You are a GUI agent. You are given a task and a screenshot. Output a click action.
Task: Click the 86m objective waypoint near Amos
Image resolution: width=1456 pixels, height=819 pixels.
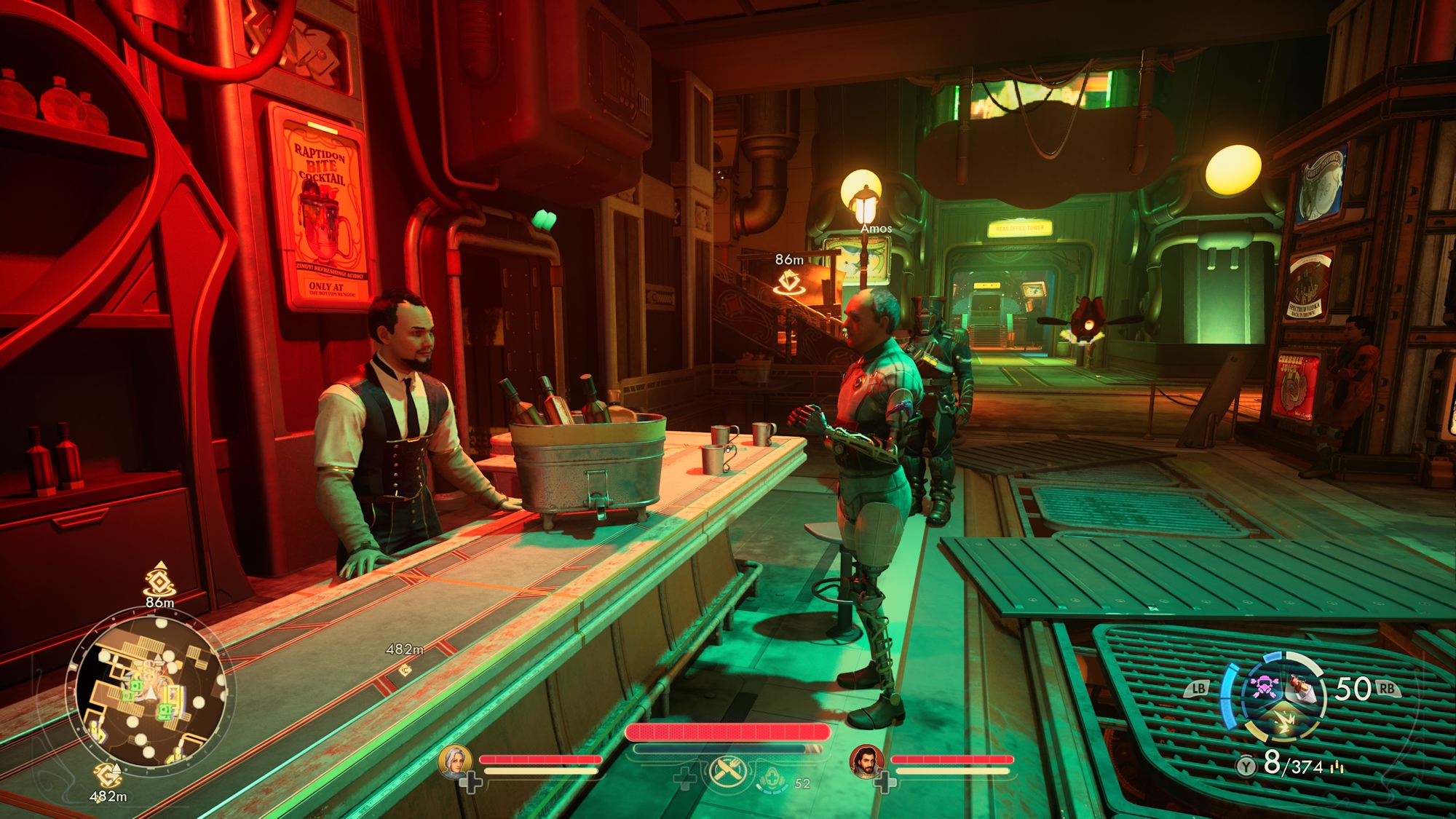[x=789, y=281]
